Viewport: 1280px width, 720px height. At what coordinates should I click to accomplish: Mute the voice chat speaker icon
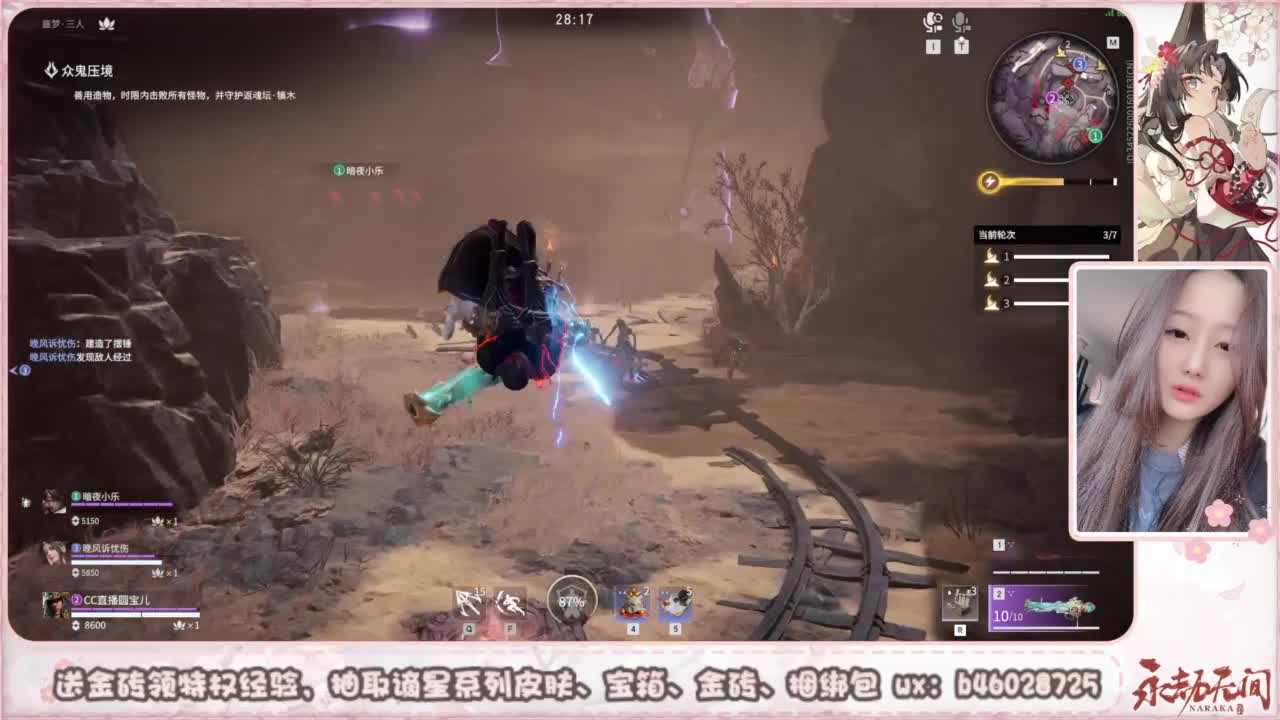coord(931,21)
